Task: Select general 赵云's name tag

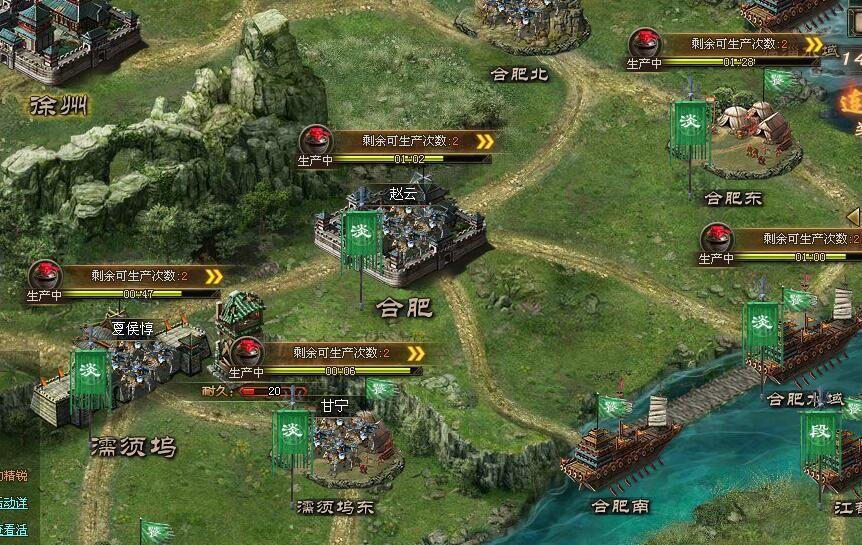Action: [403, 194]
